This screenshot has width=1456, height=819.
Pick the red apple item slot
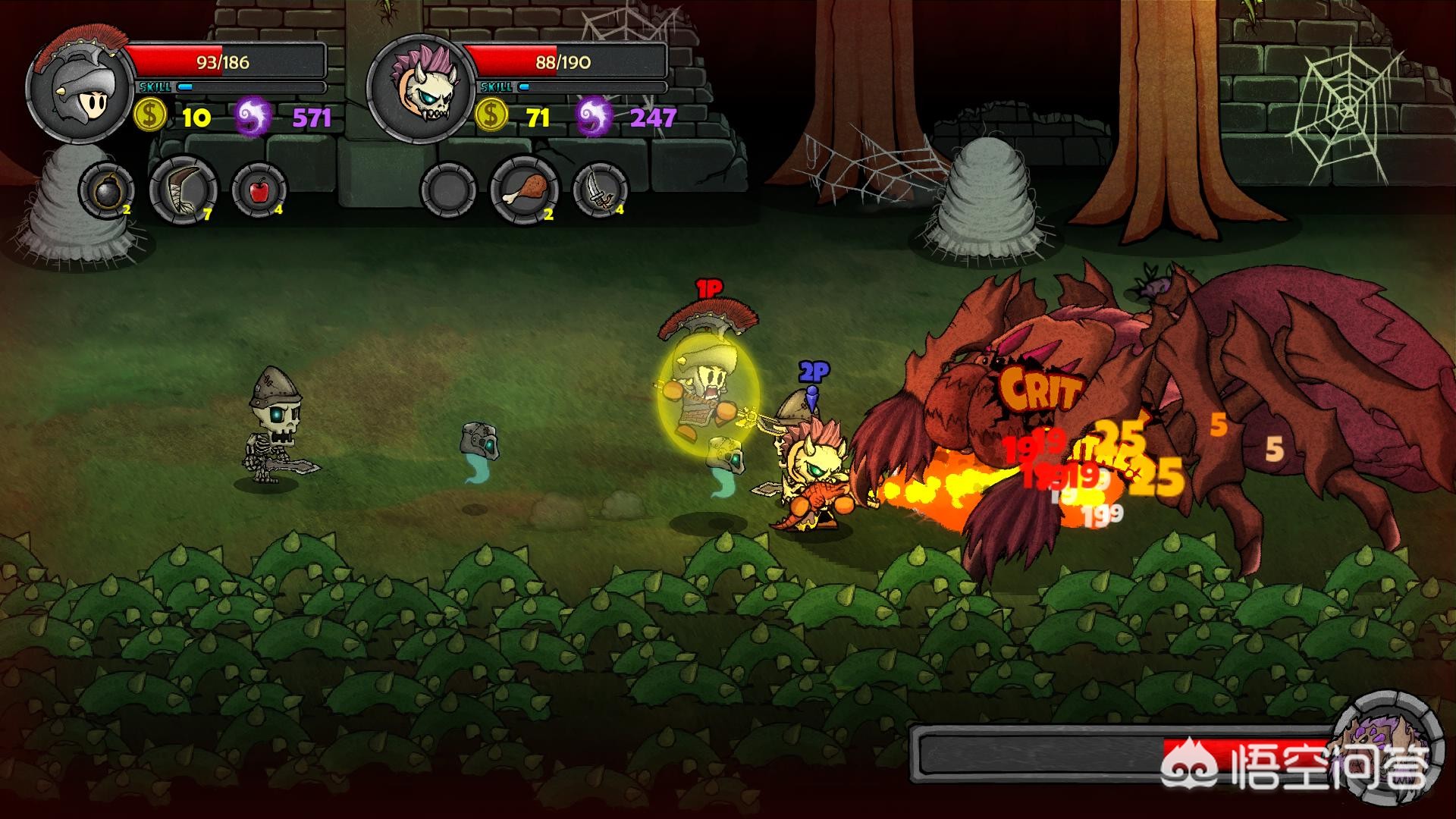coord(259,190)
